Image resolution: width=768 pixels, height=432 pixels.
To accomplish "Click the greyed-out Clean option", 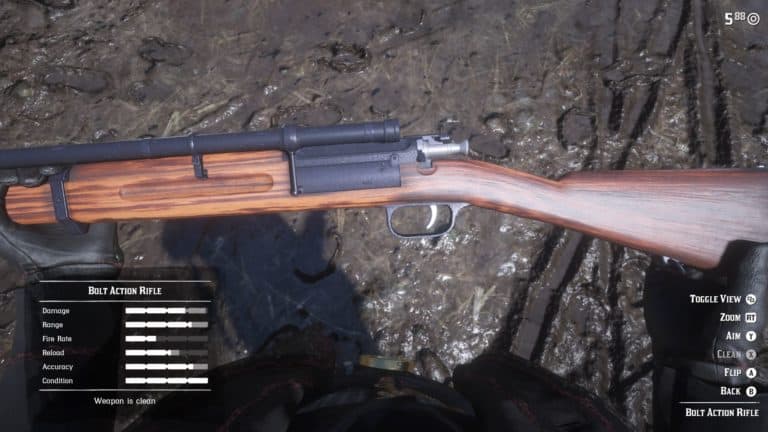I will click(x=736, y=353).
